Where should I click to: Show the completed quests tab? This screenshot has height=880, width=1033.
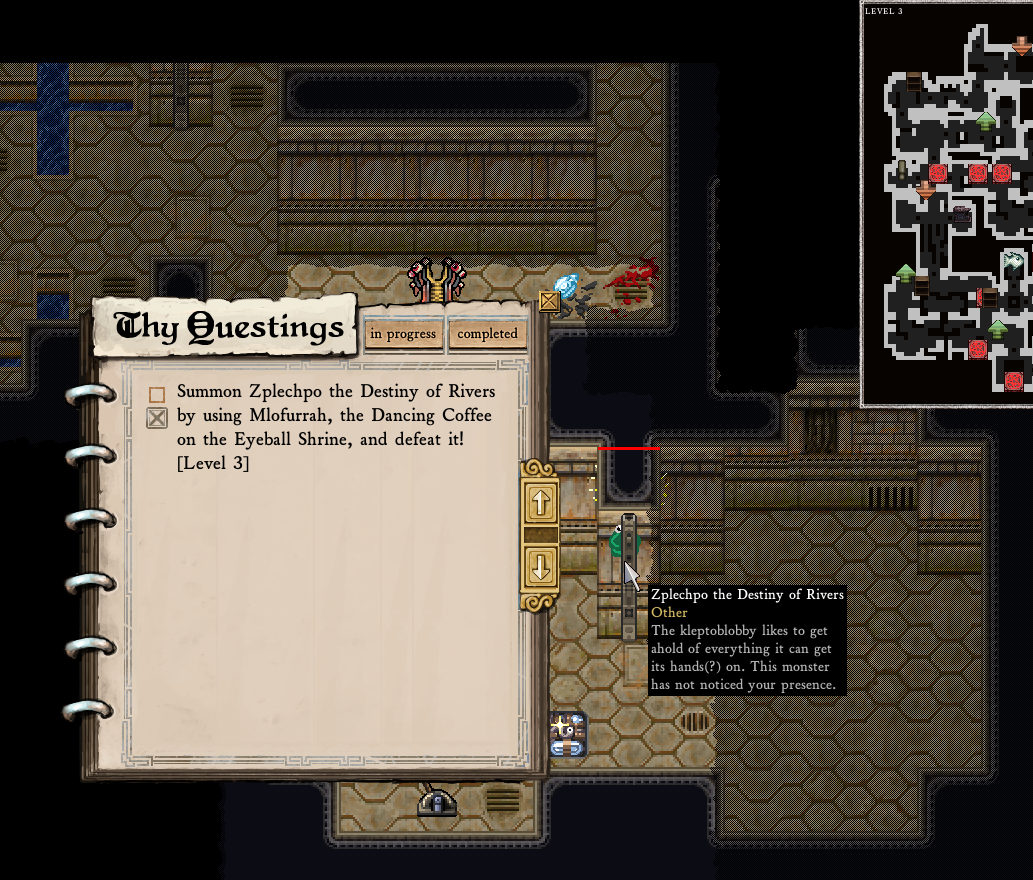tap(487, 334)
